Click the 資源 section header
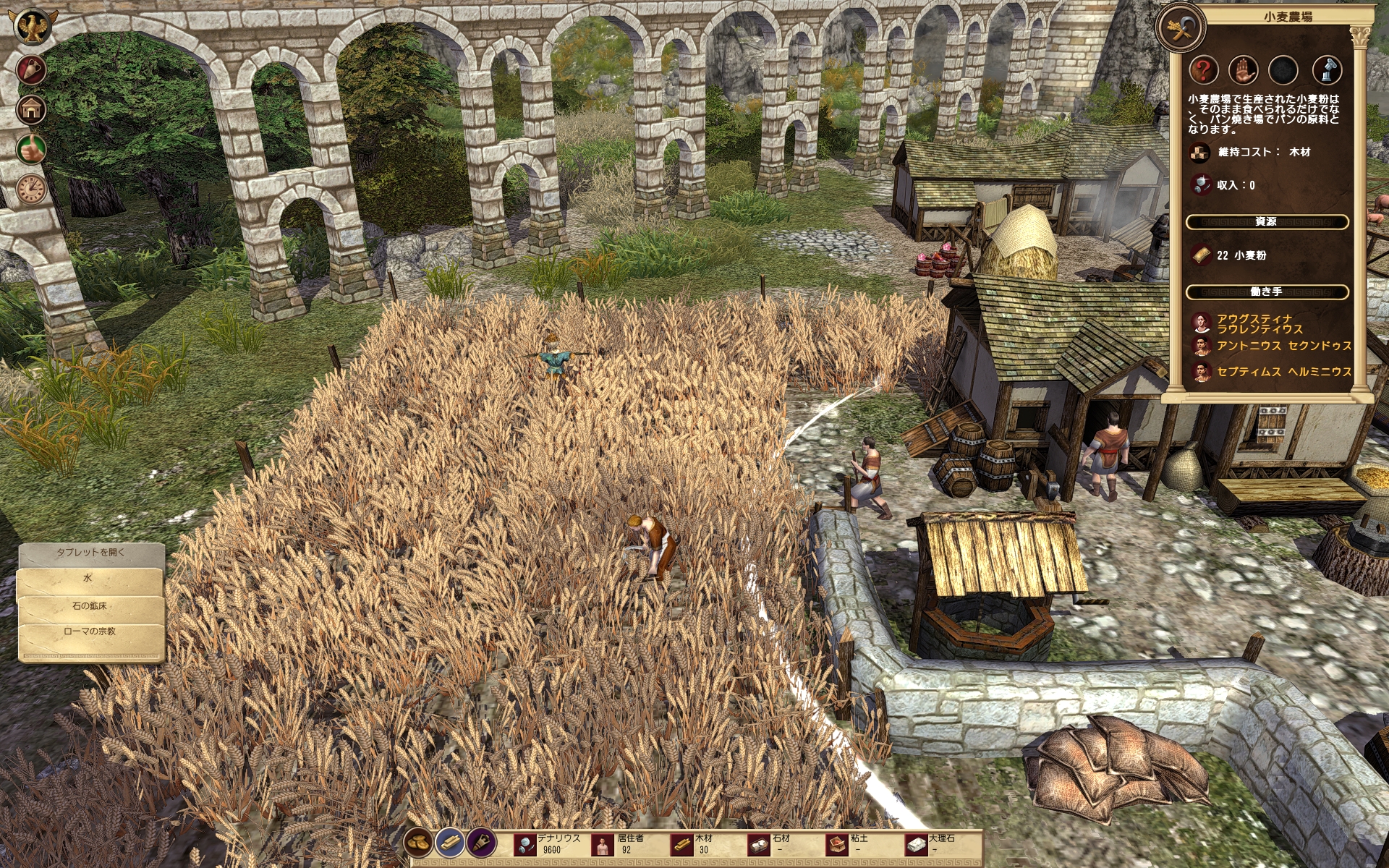Viewport: 1389px width, 868px height. point(1266,222)
